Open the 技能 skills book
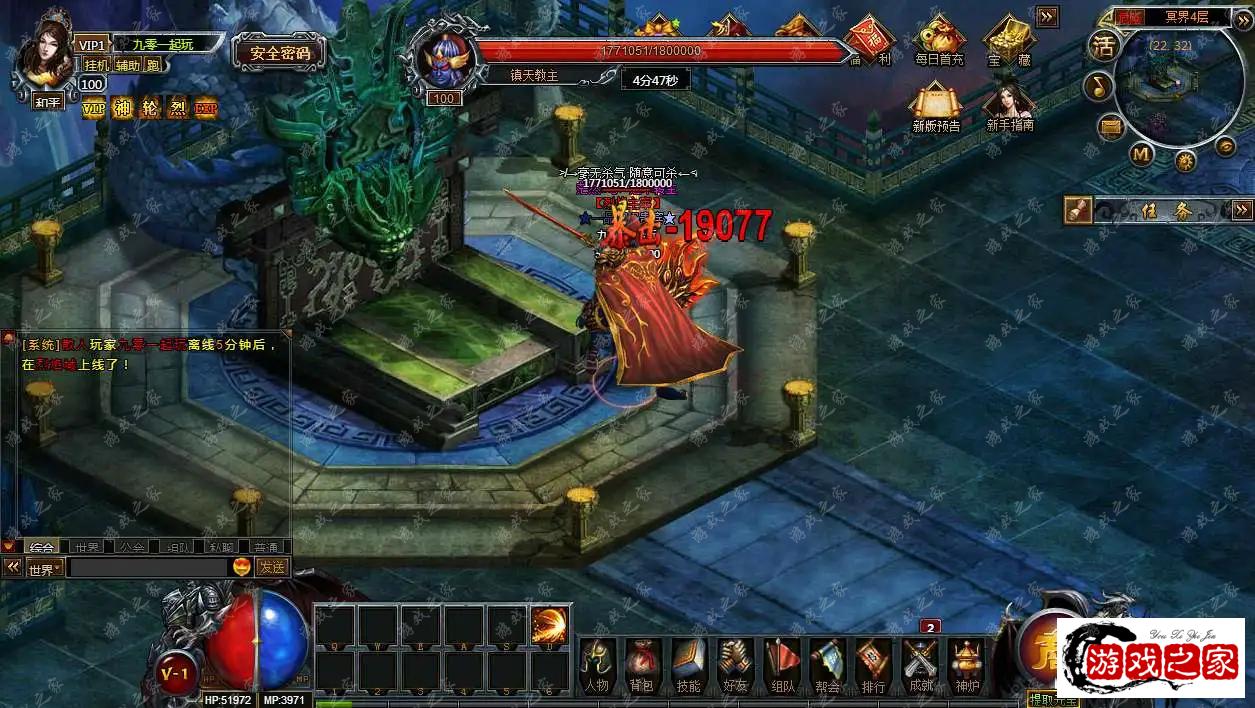This screenshot has width=1255, height=708. click(689, 664)
